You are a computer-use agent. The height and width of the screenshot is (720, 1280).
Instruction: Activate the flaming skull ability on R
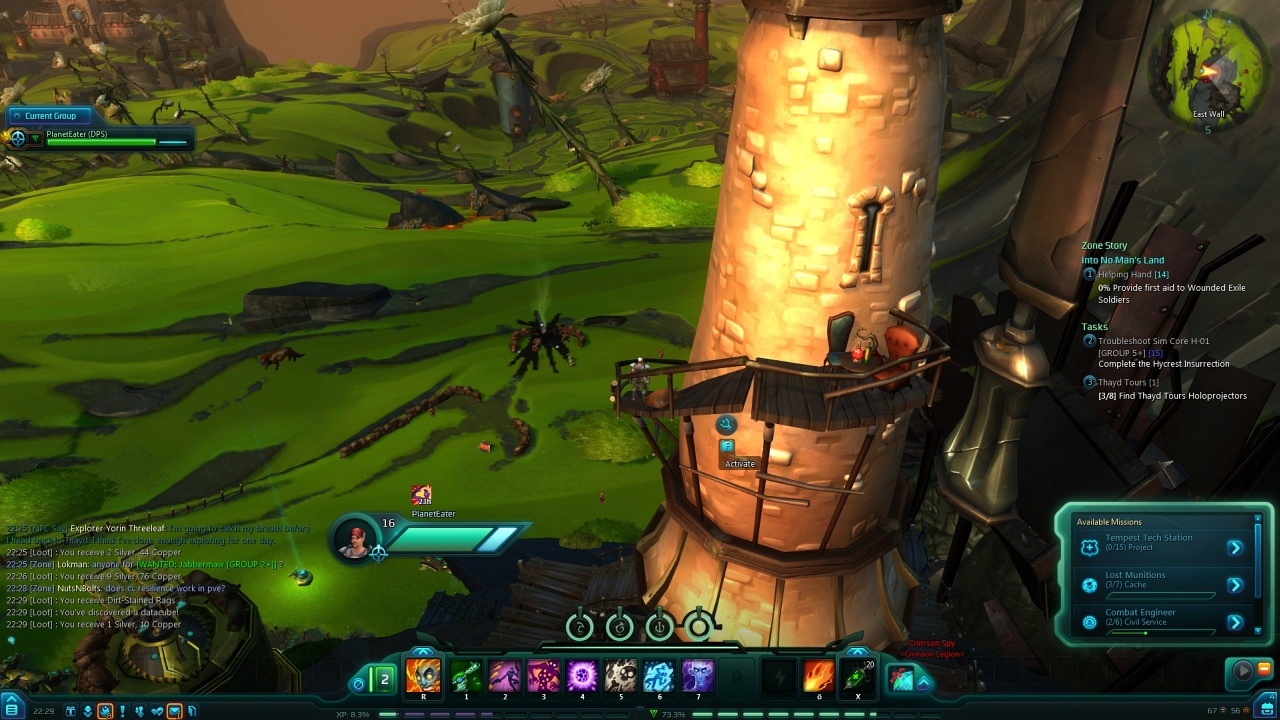[x=423, y=677]
